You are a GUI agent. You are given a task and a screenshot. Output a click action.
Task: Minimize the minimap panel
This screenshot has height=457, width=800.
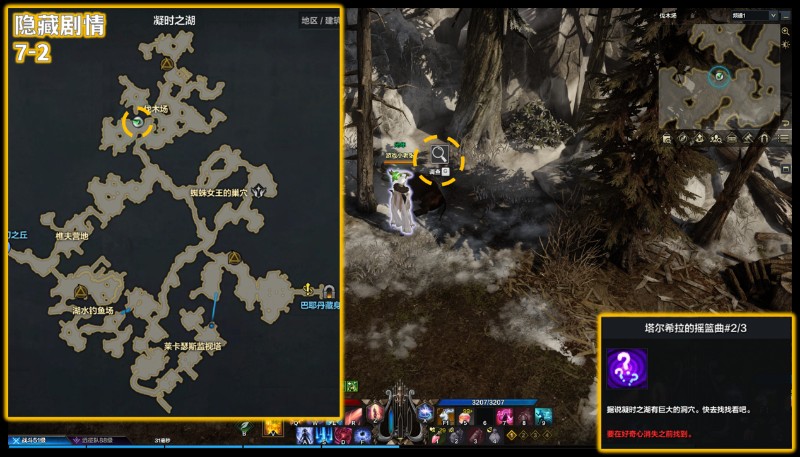click(x=785, y=16)
